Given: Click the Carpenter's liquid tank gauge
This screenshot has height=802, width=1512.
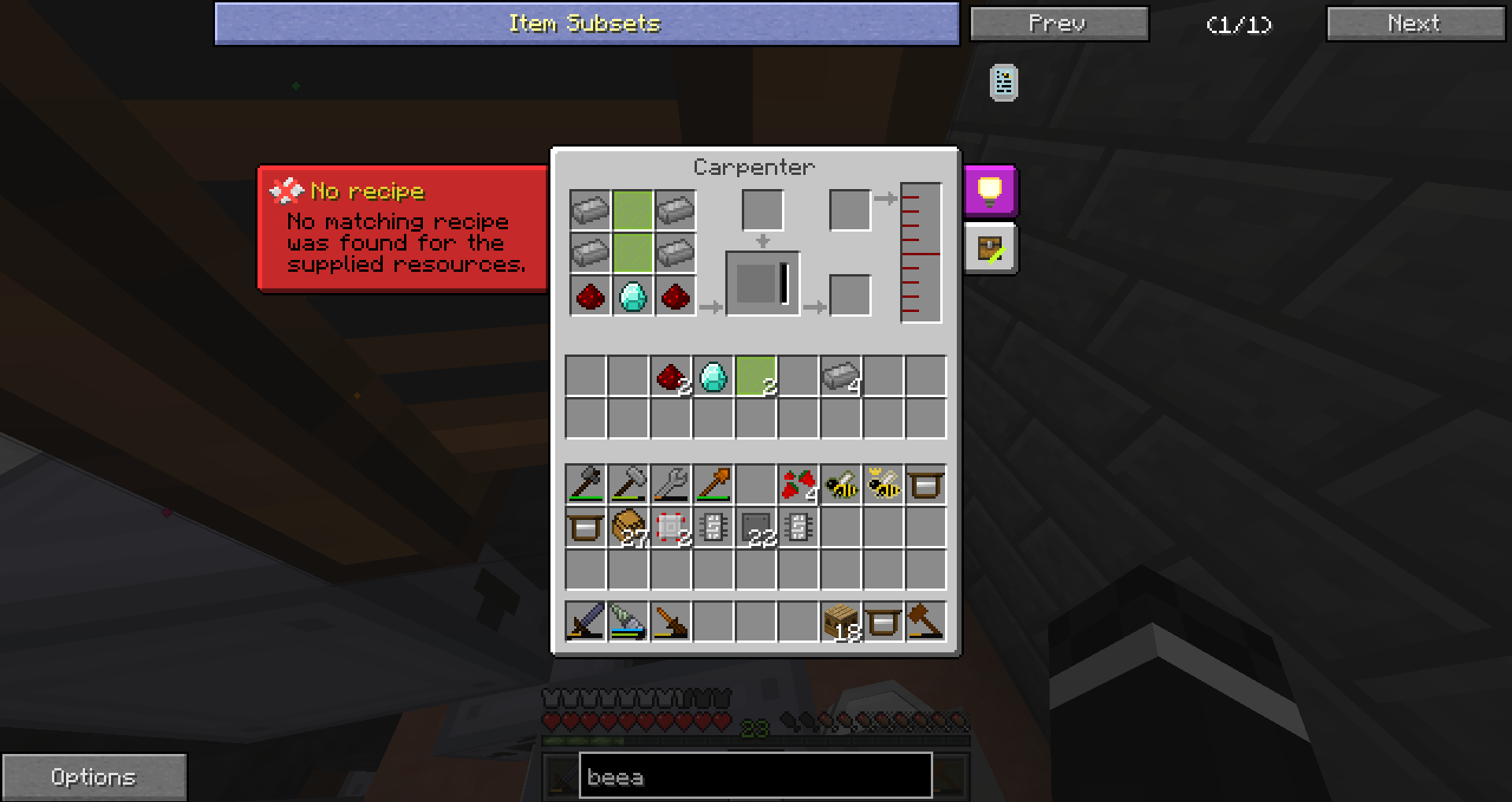Looking at the screenshot, I should point(921,253).
